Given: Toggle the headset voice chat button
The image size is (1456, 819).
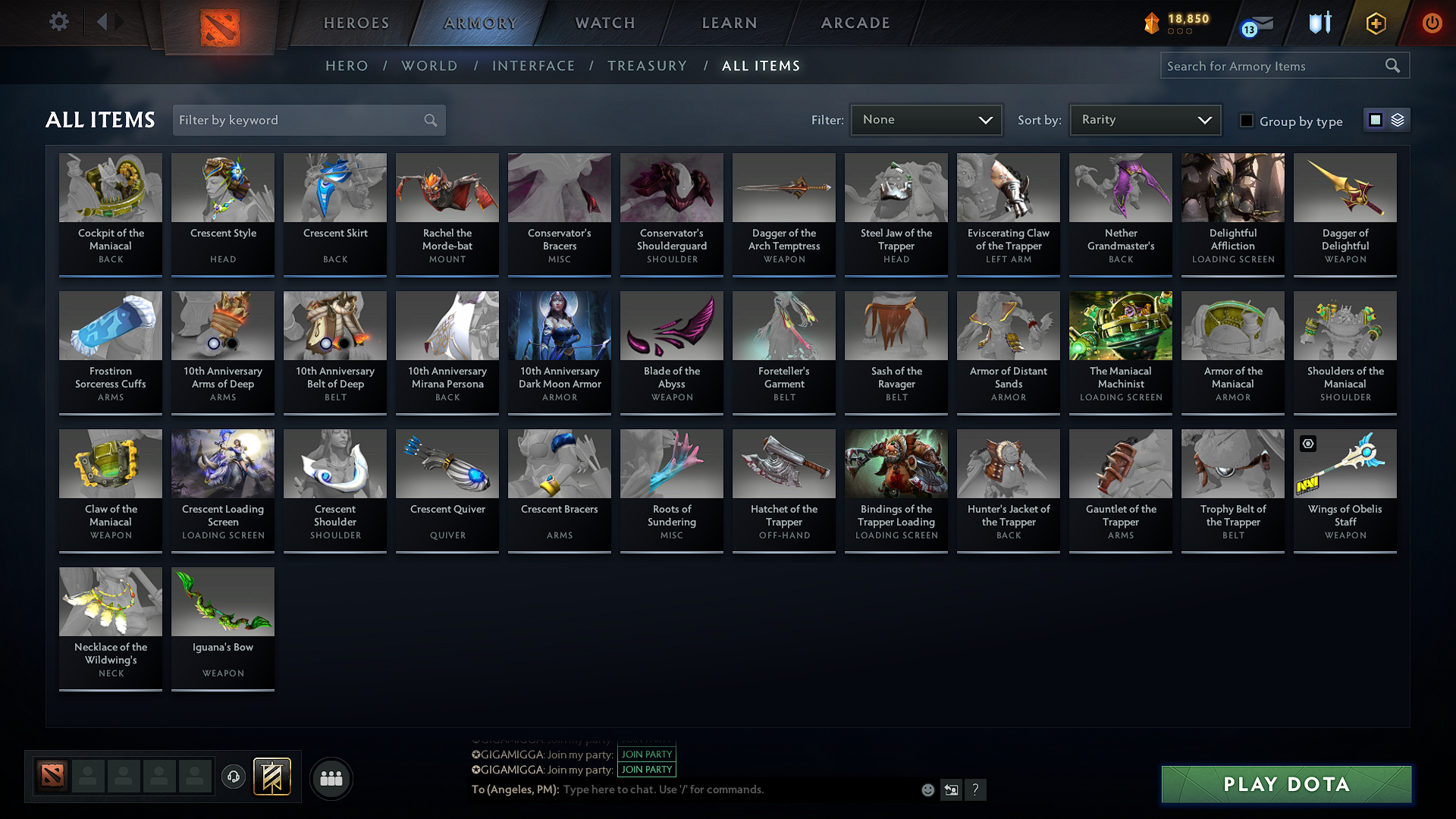Looking at the screenshot, I should 233,777.
